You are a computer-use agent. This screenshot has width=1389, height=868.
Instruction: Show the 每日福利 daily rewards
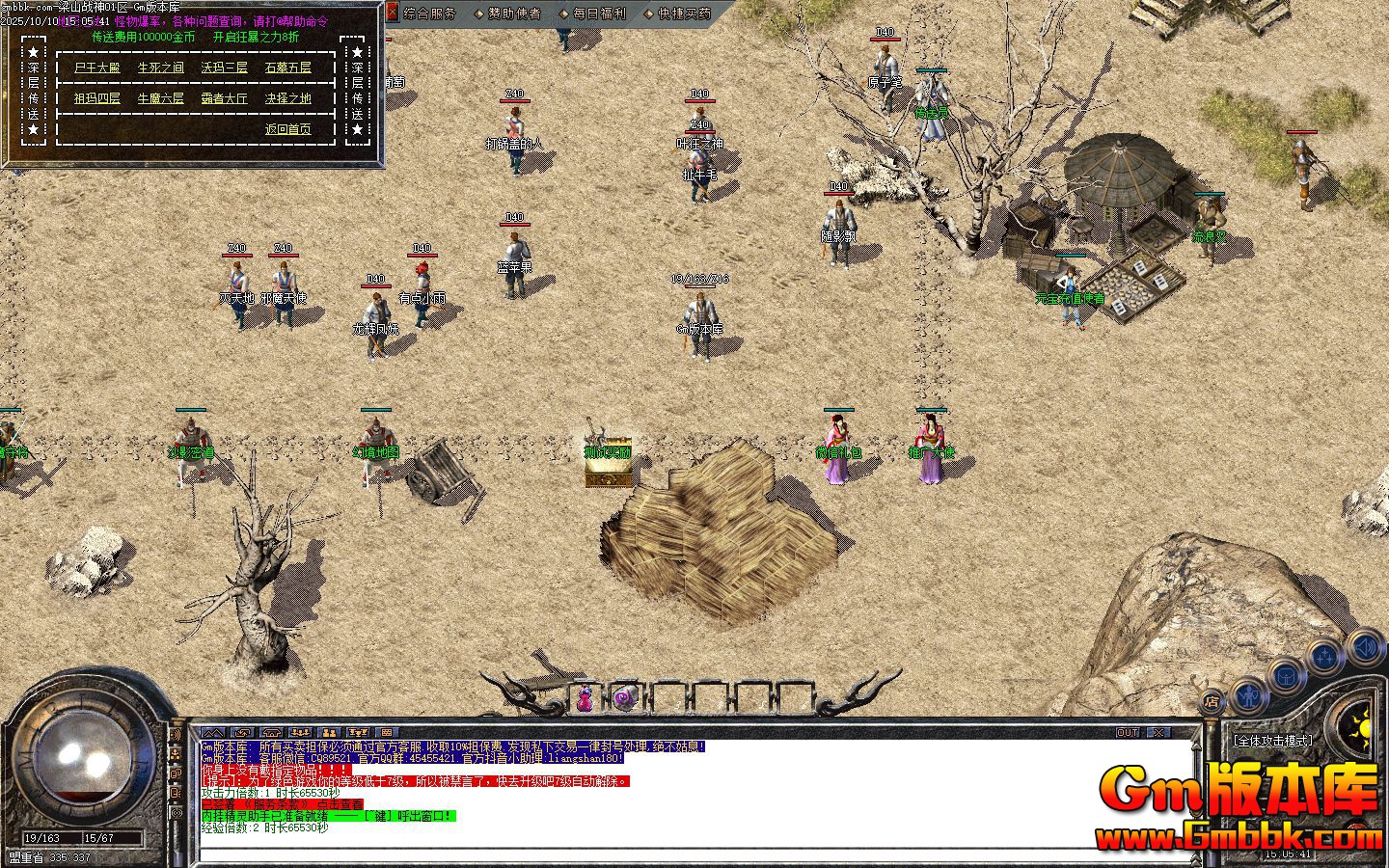[598, 14]
